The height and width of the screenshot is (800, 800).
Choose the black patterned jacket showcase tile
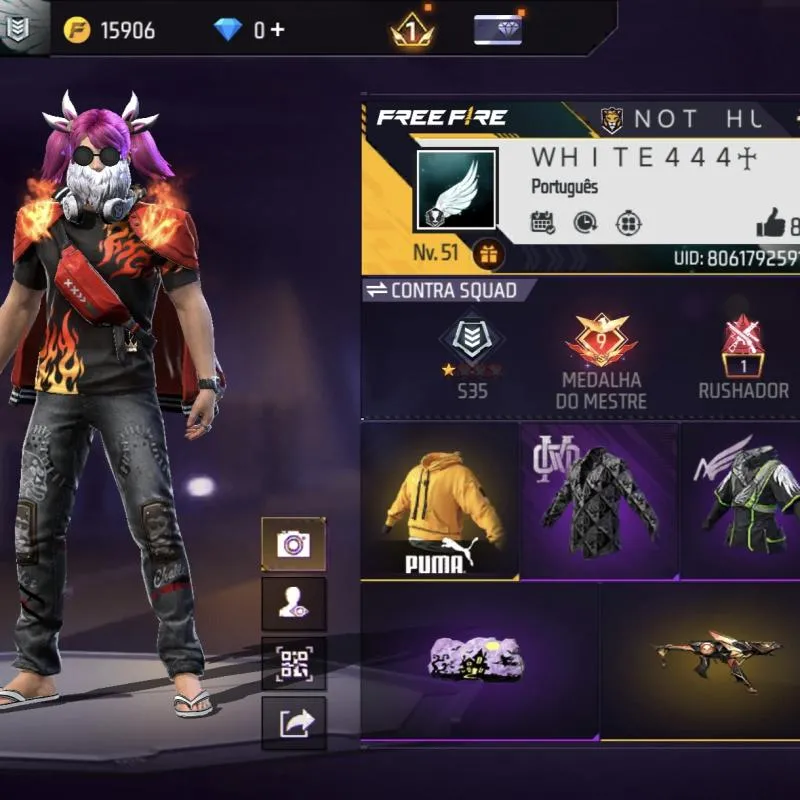(x=599, y=501)
